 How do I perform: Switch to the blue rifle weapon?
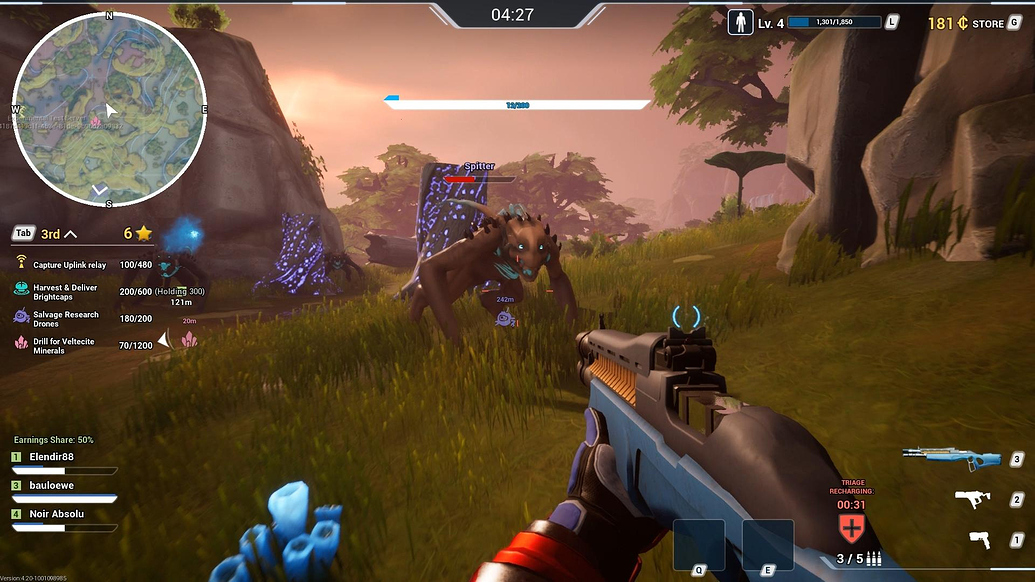(951, 458)
